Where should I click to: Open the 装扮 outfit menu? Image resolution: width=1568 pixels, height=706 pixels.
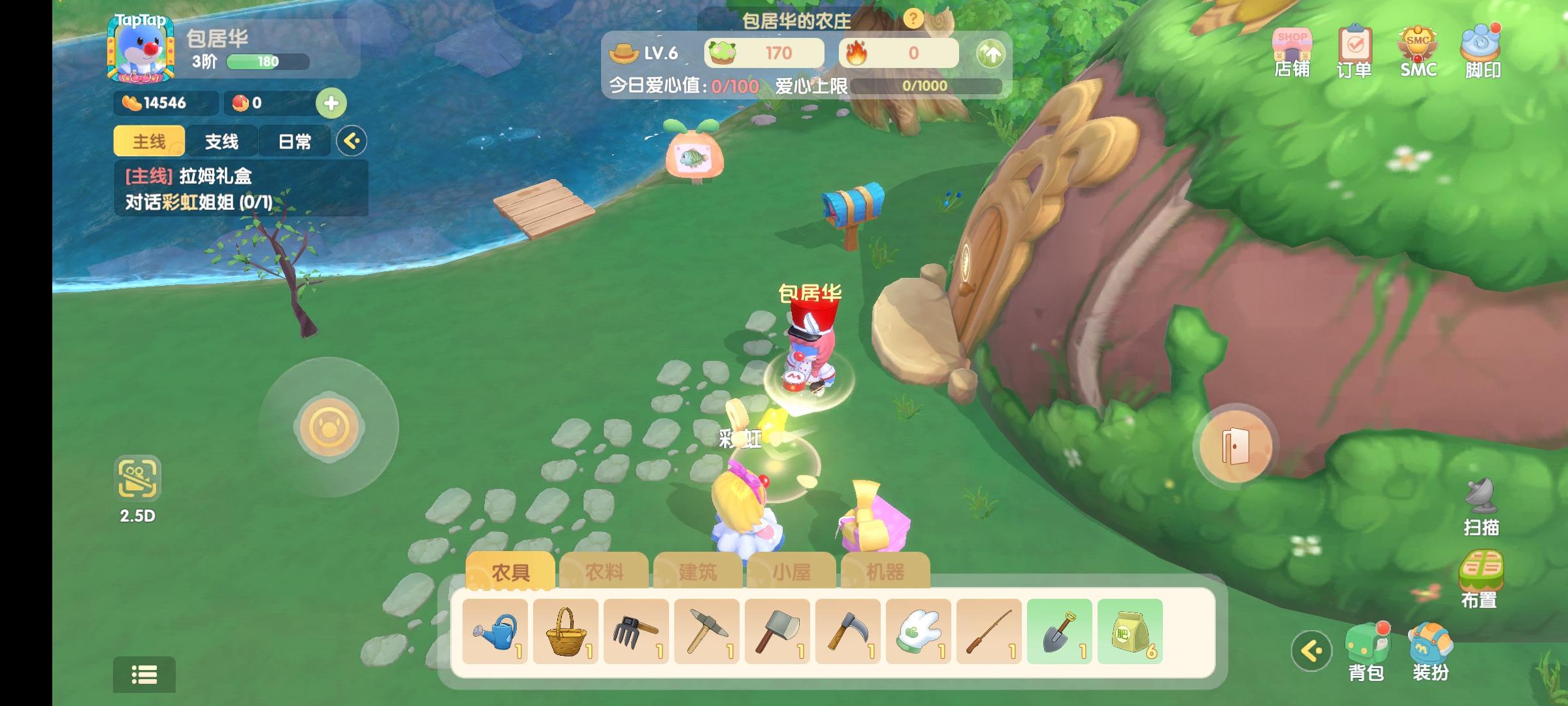point(1430,652)
